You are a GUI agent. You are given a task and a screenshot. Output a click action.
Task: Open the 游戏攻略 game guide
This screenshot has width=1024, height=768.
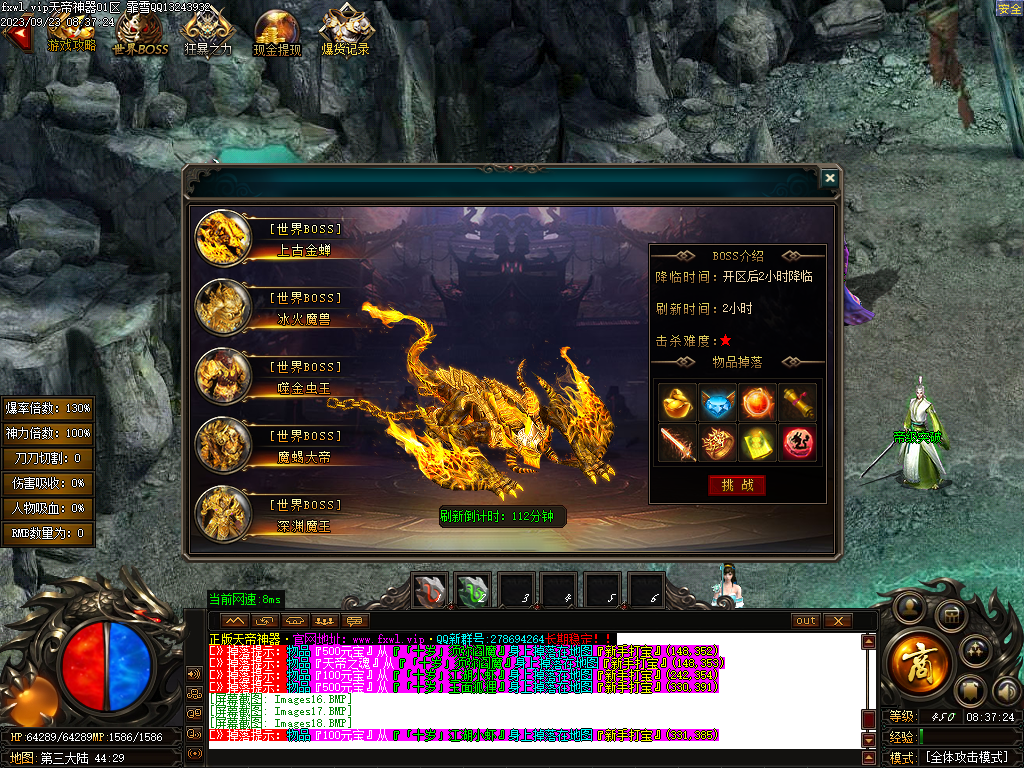[x=72, y=32]
